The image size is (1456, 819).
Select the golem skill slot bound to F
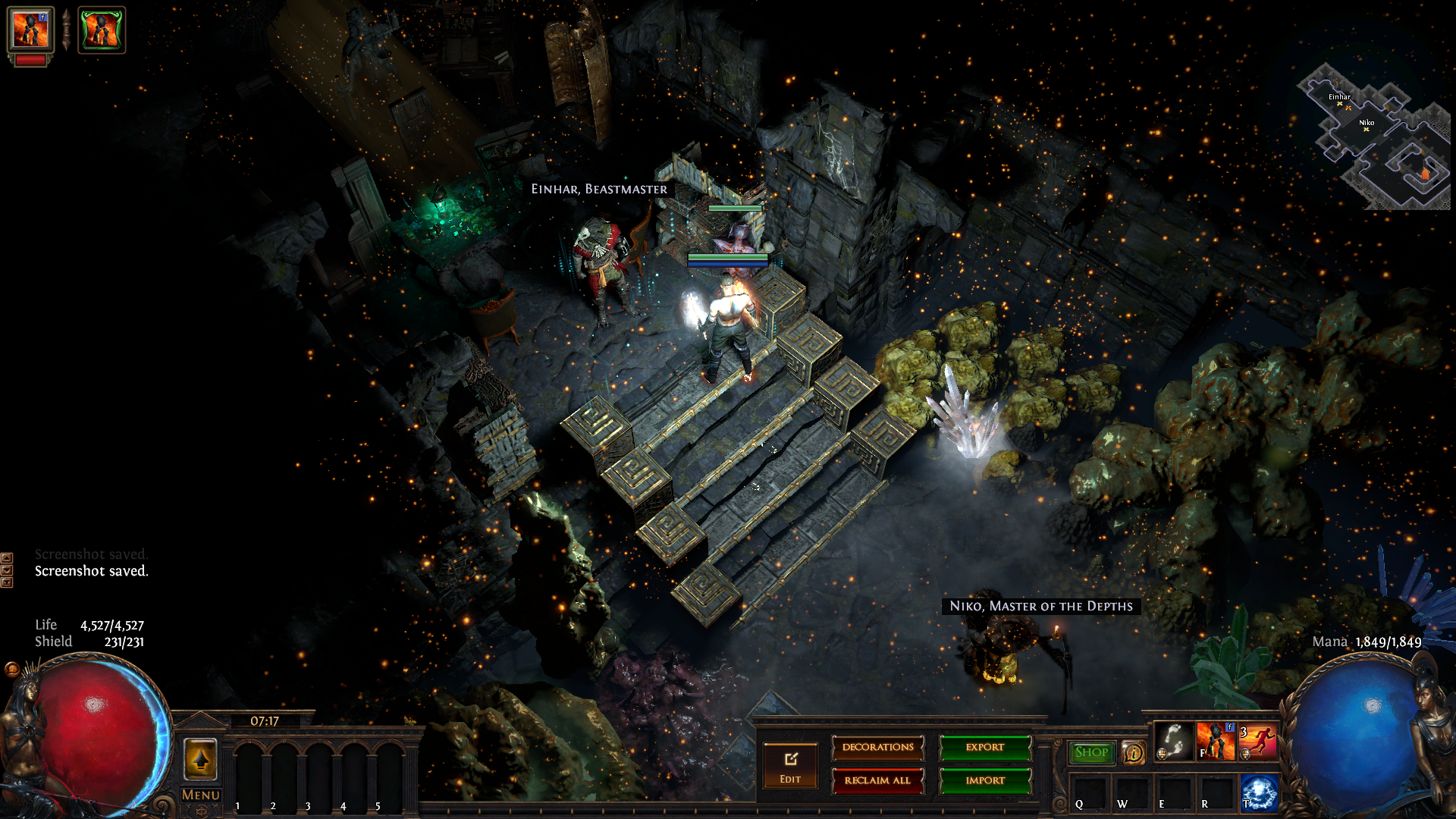pos(1216,741)
